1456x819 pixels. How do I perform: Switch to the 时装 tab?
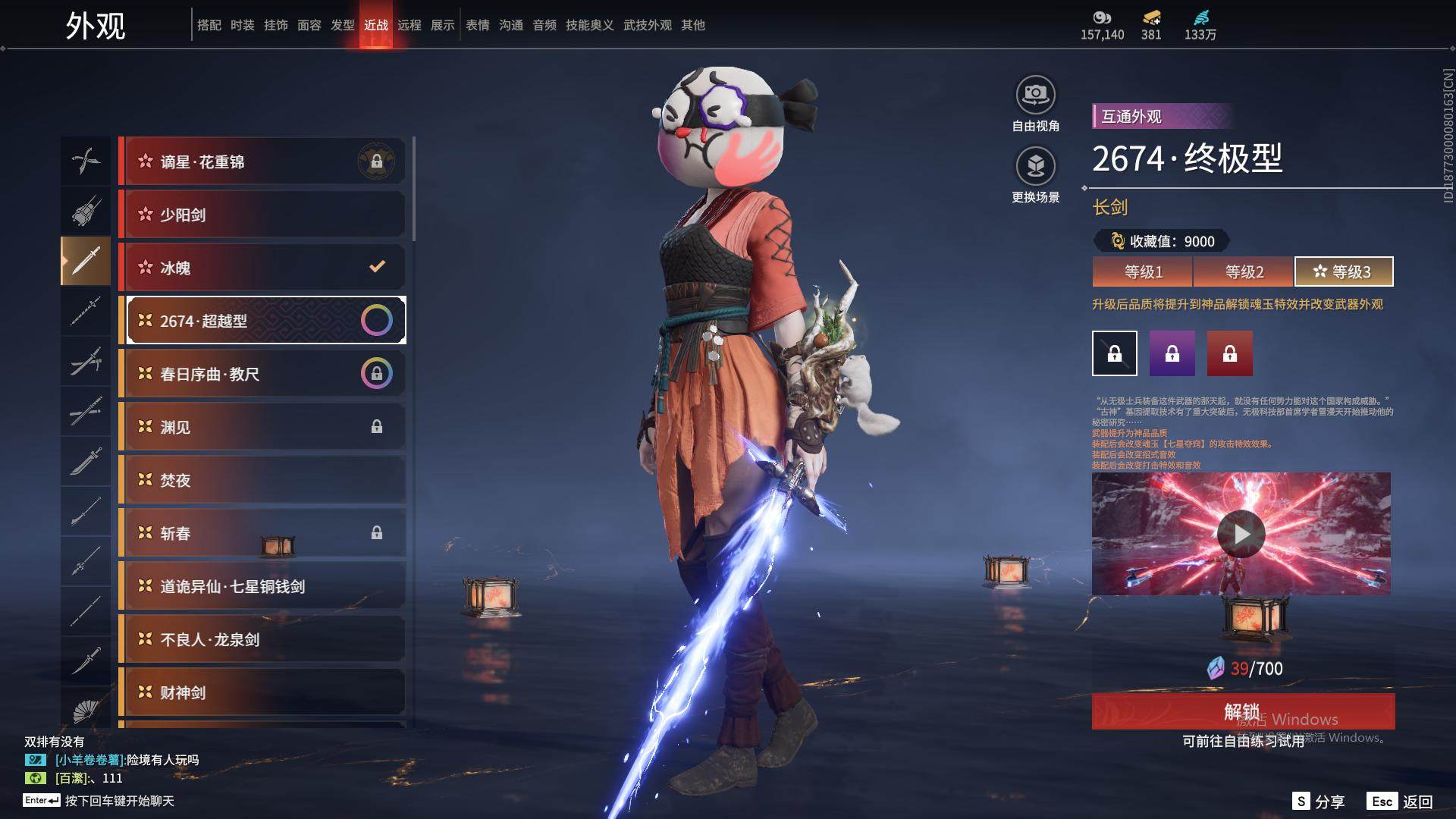(243, 25)
